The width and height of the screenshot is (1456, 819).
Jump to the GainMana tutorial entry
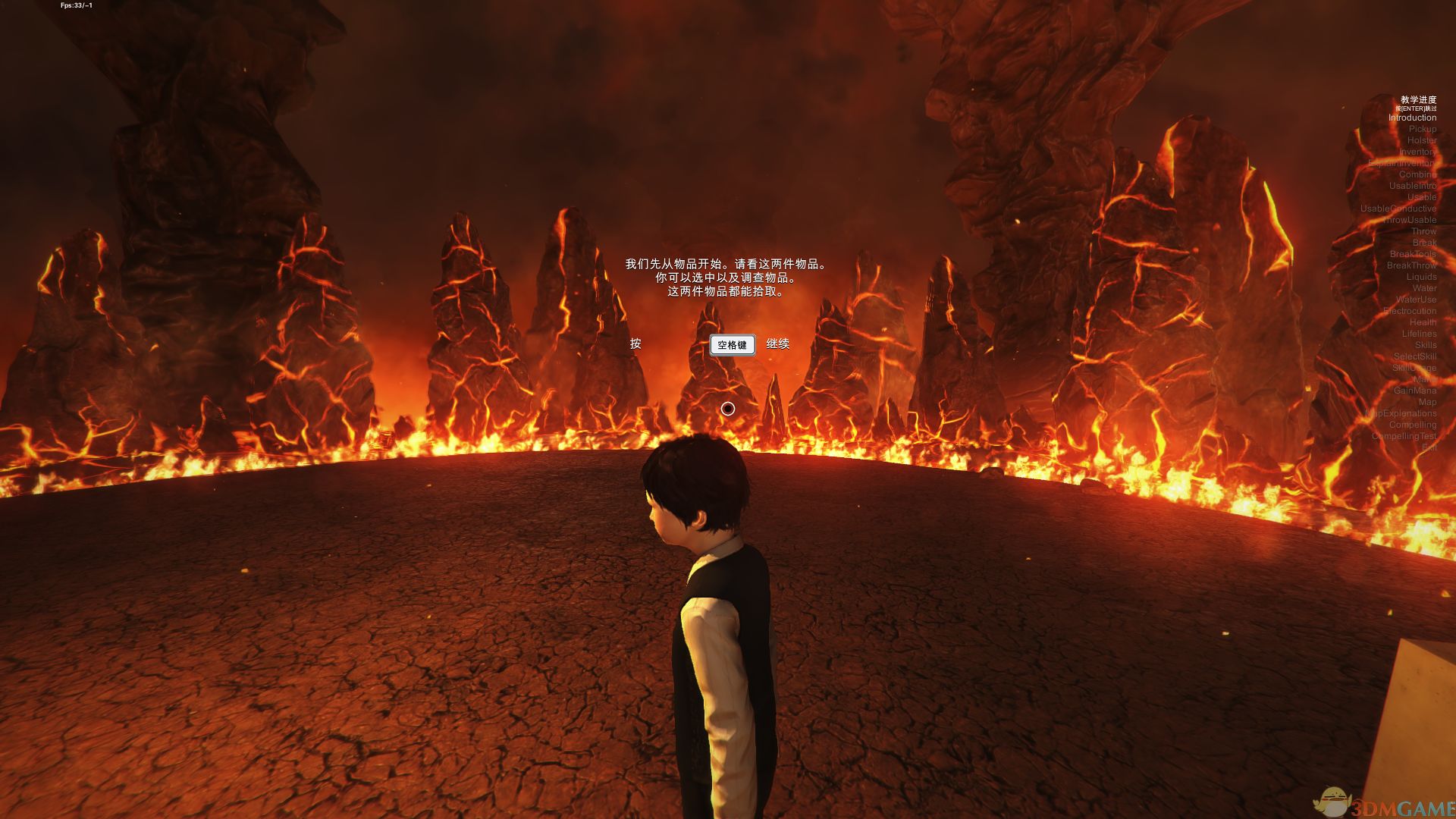1414,391
